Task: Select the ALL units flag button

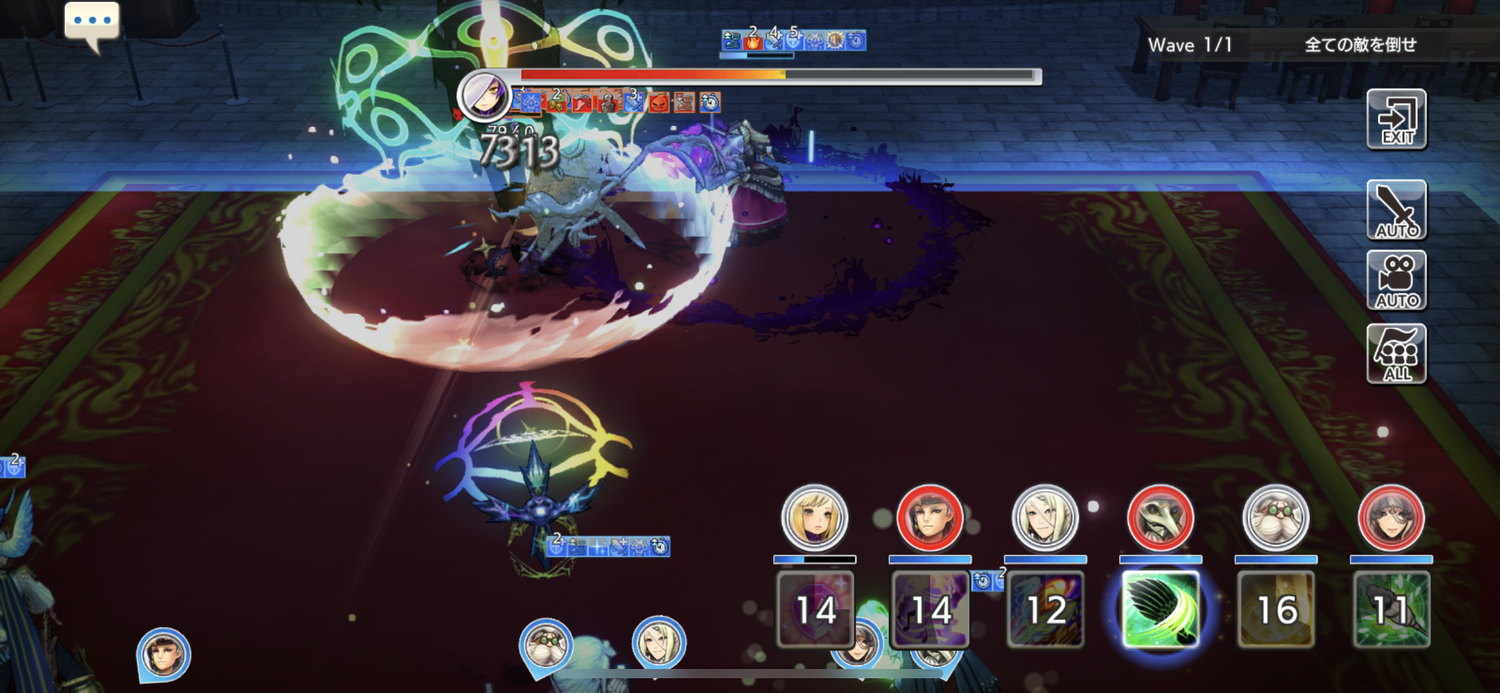Action: pyautogui.click(x=1396, y=354)
